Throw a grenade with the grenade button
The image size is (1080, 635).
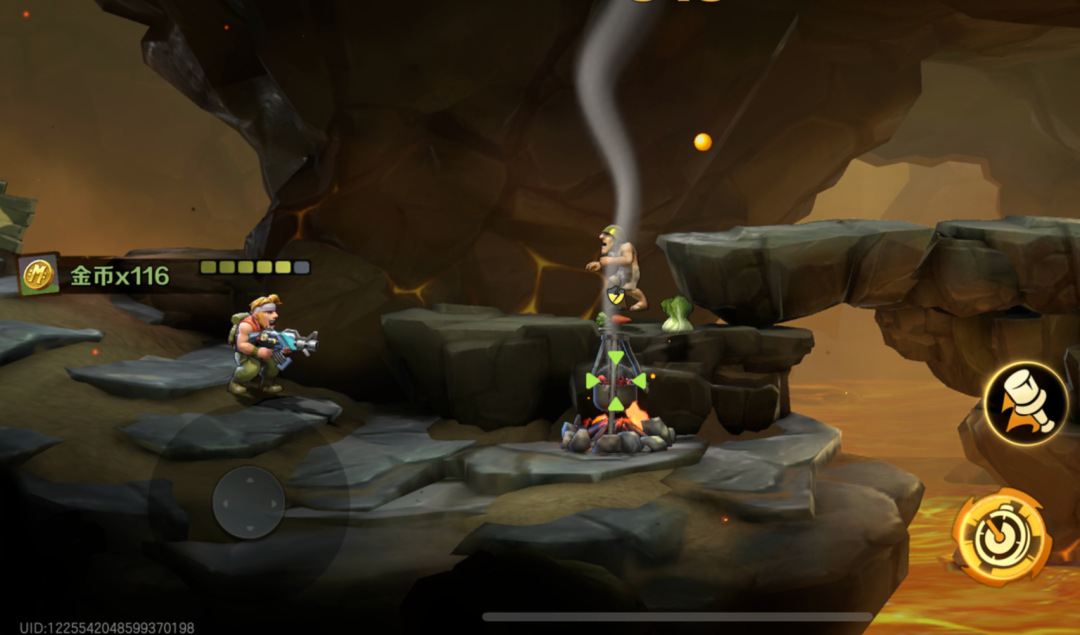click(x=1025, y=404)
